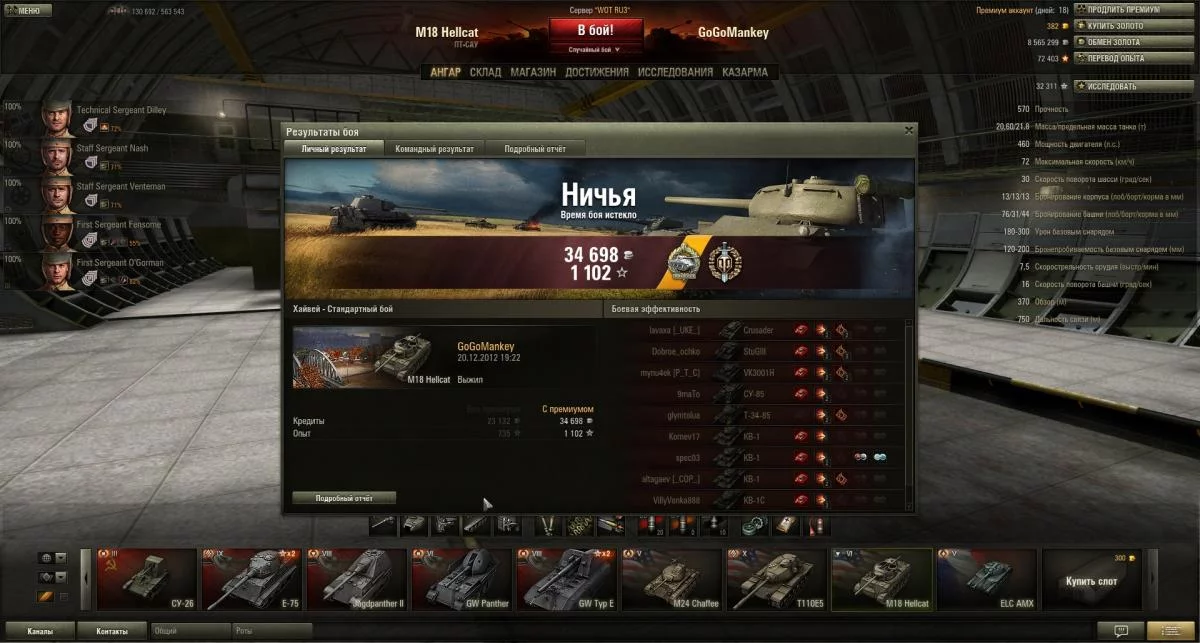Viewport: 1200px width, 643px height.
Task: Open the МЕНЮ button
Action: 23,11
